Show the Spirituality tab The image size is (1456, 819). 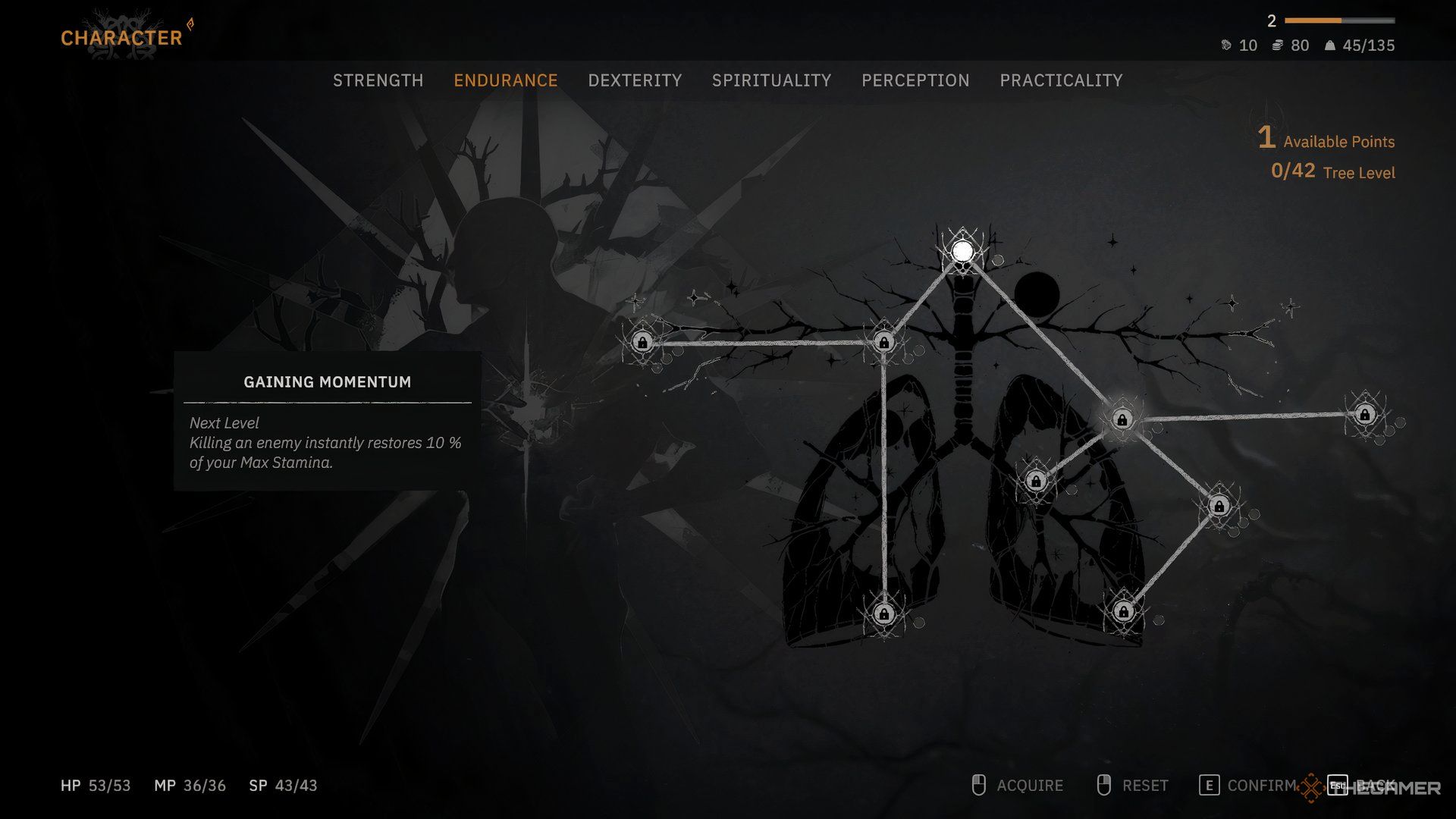771,80
